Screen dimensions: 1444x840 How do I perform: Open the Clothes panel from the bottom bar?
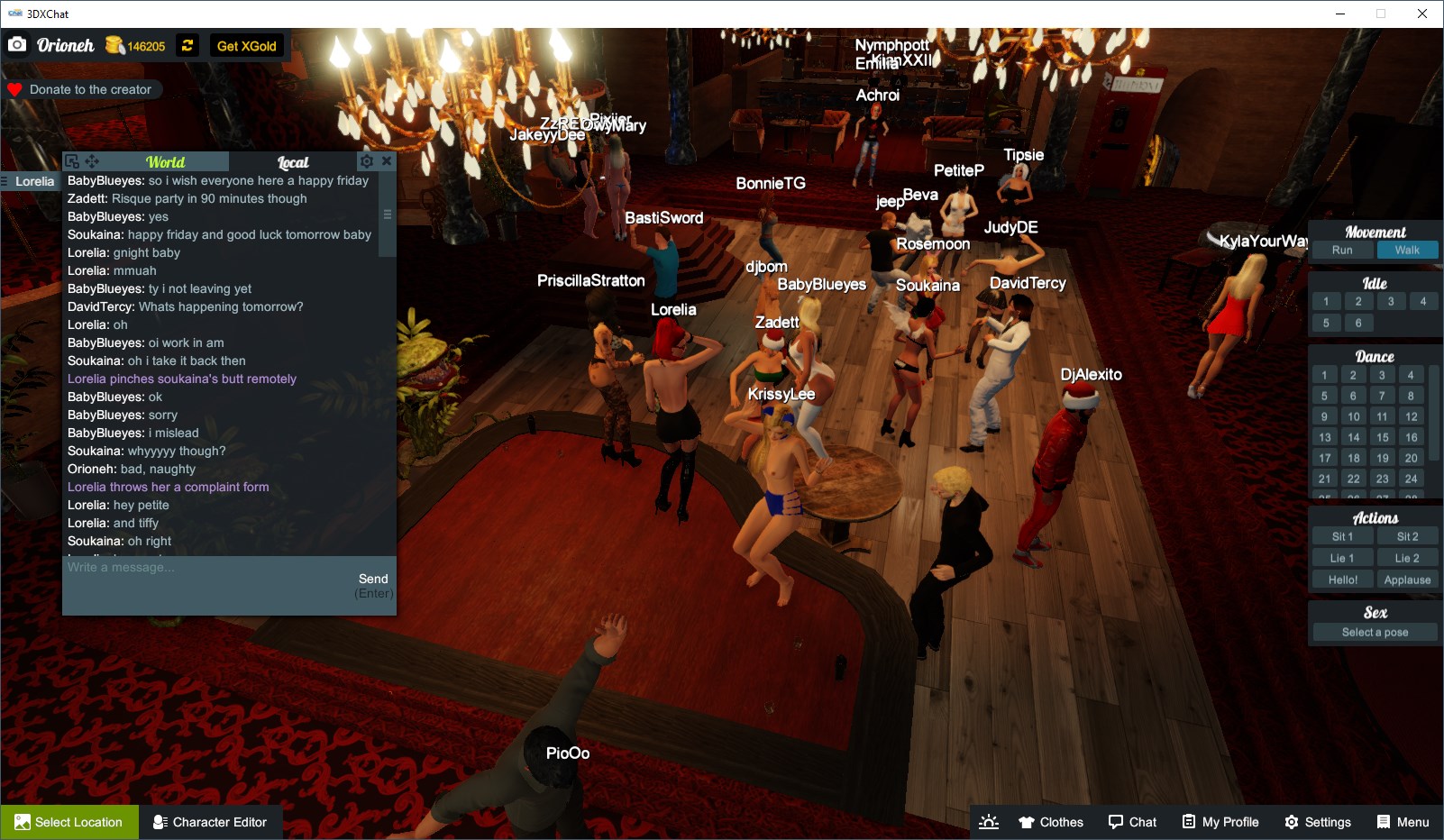[1050, 821]
